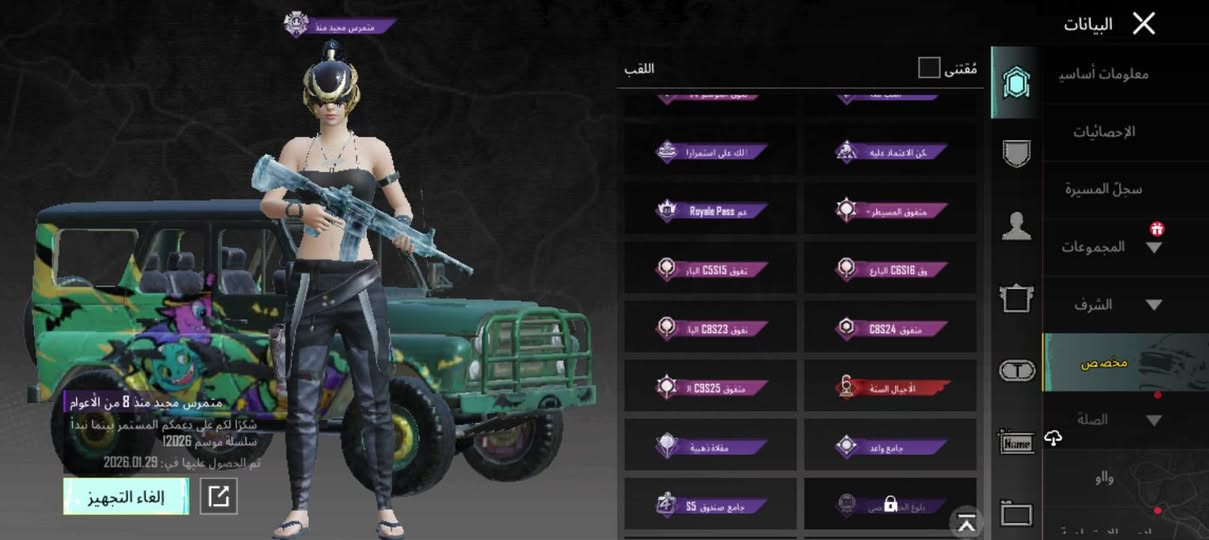Select the Royale Pass title badge
1209x540 pixels.
(x=711, y=211)
